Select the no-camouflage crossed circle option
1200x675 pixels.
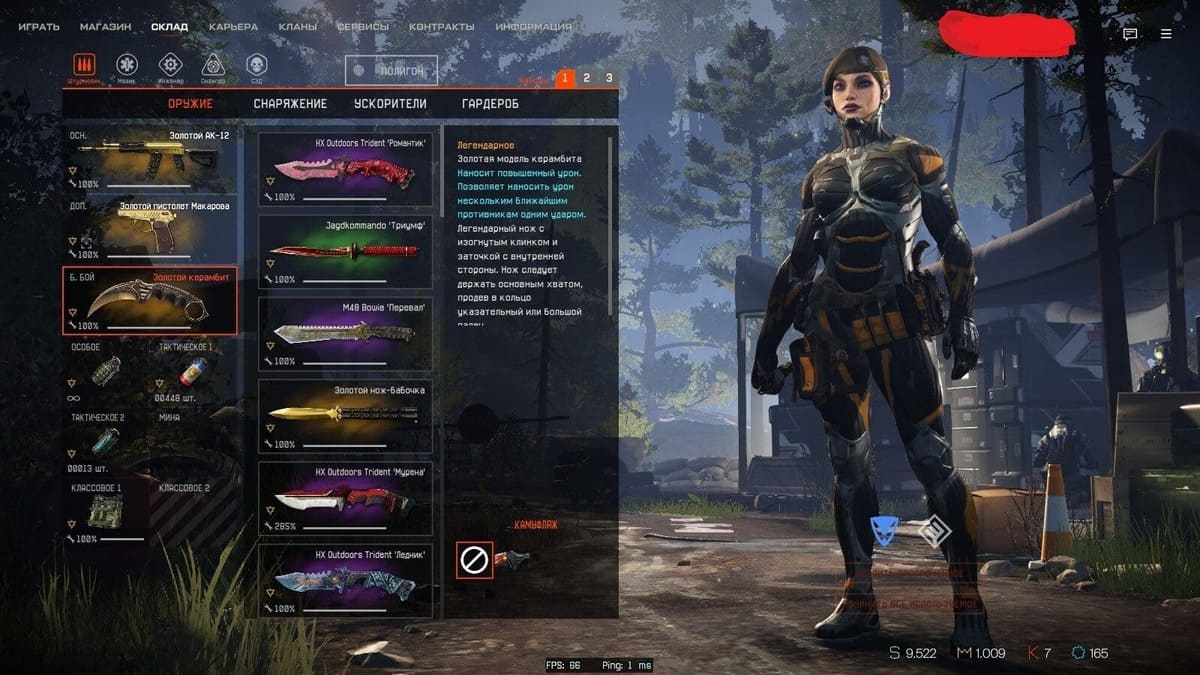(x=474, y=560)
